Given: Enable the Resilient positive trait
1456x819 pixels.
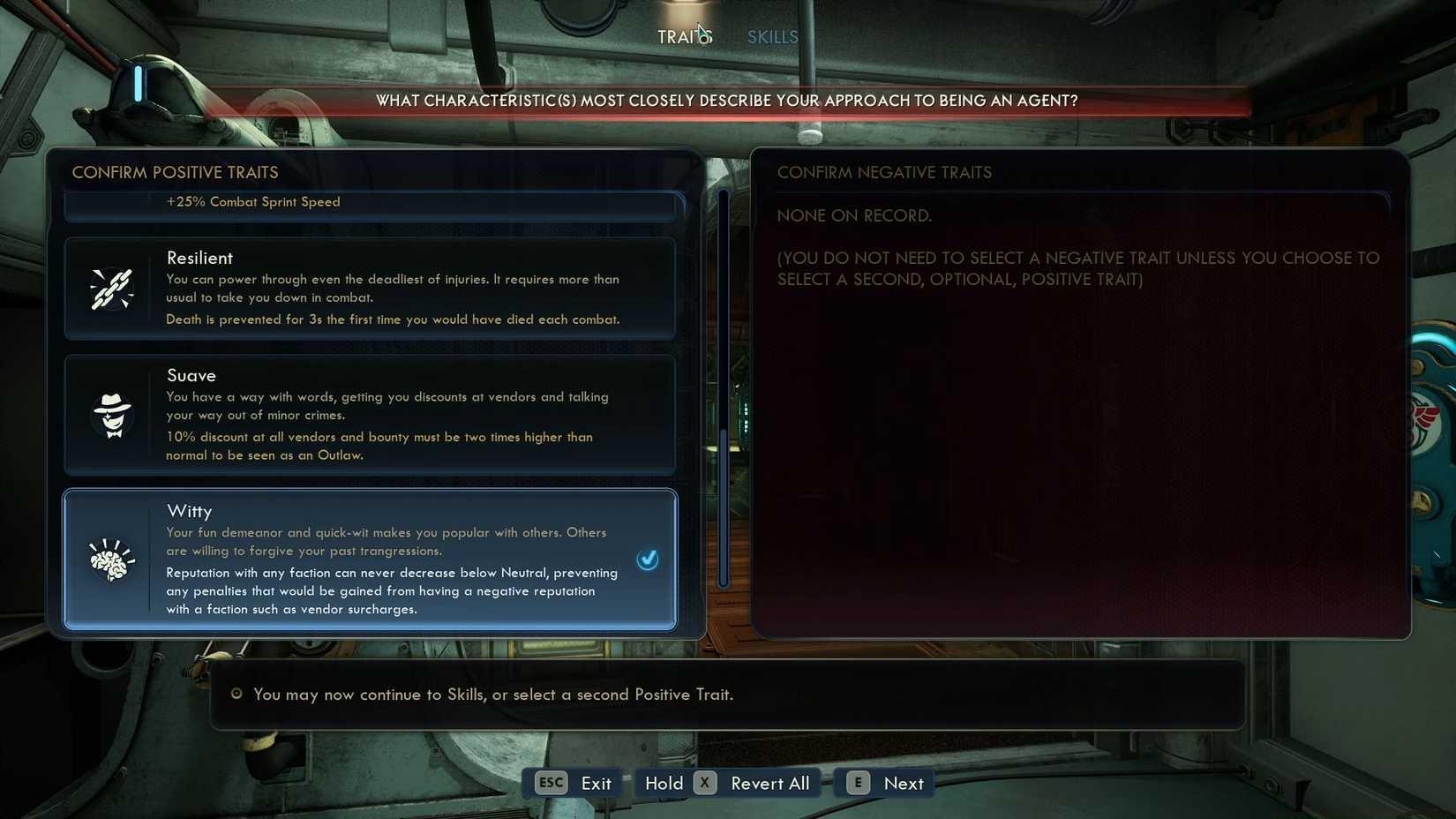Looking at the screenshot, I should tap(370, 288).
